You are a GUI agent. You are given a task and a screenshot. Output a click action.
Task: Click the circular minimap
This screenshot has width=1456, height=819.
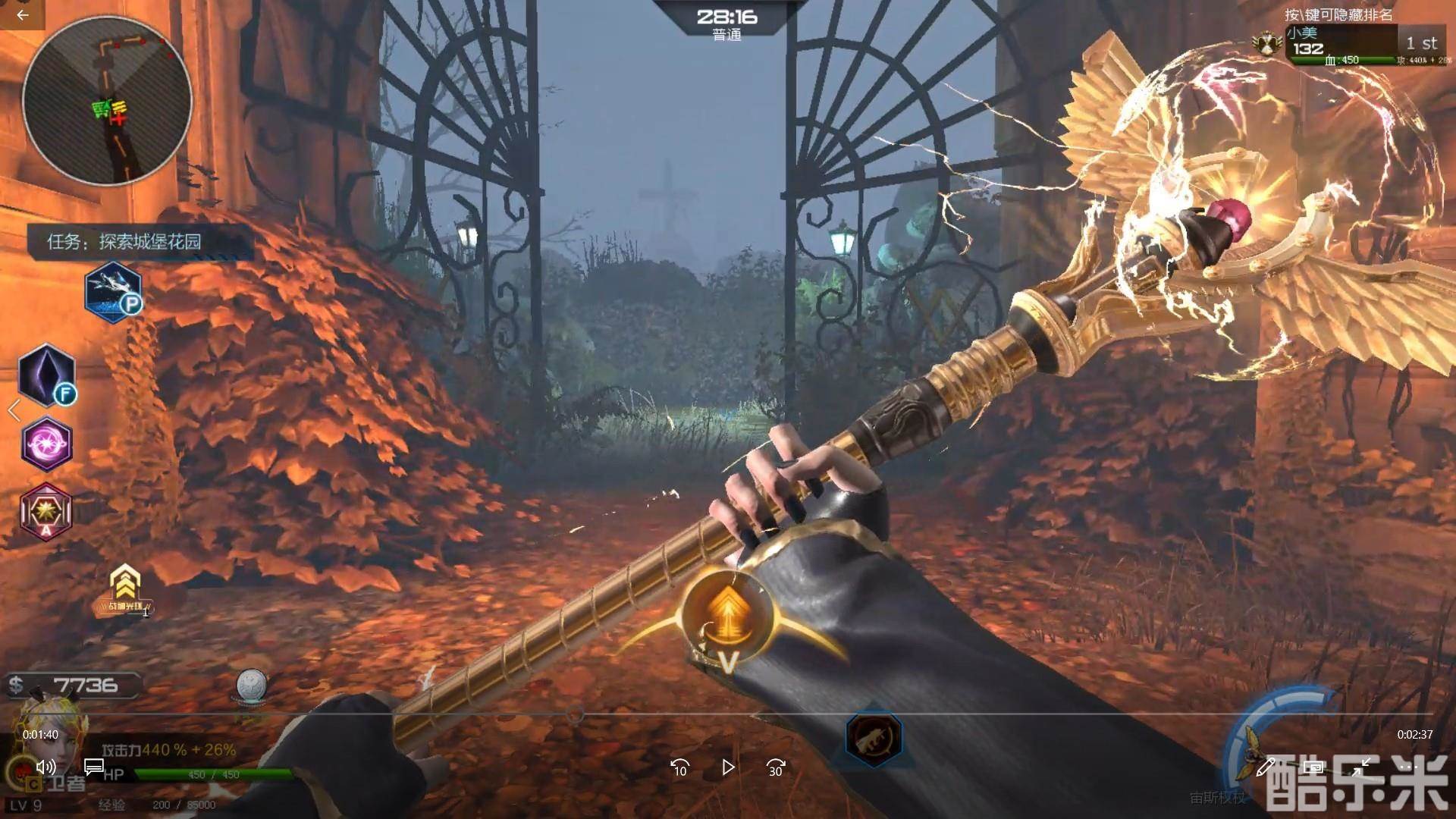(x=107, y=101)
